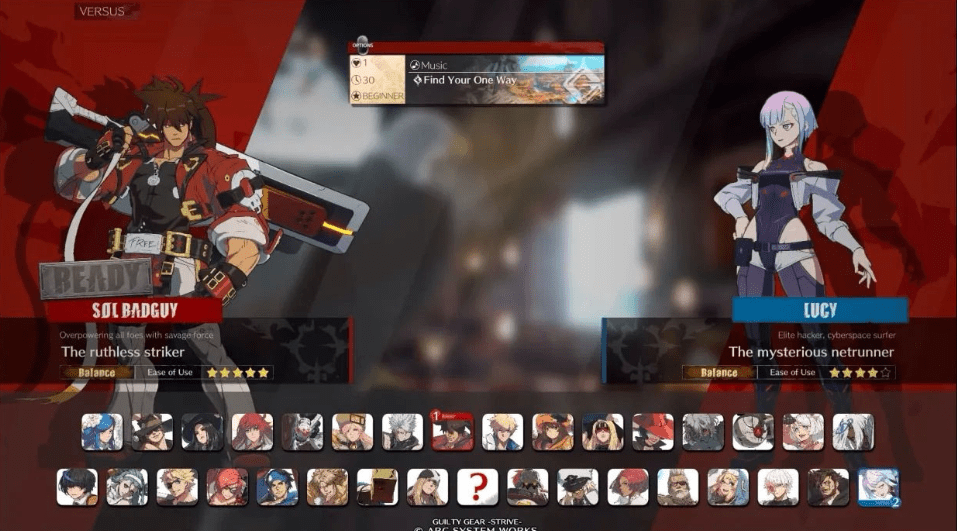Select Baiken's red-haired eyepatch portrait
The height and width of the screenshot is (531, 957).
pyautogui.click(x=227, y=487)
